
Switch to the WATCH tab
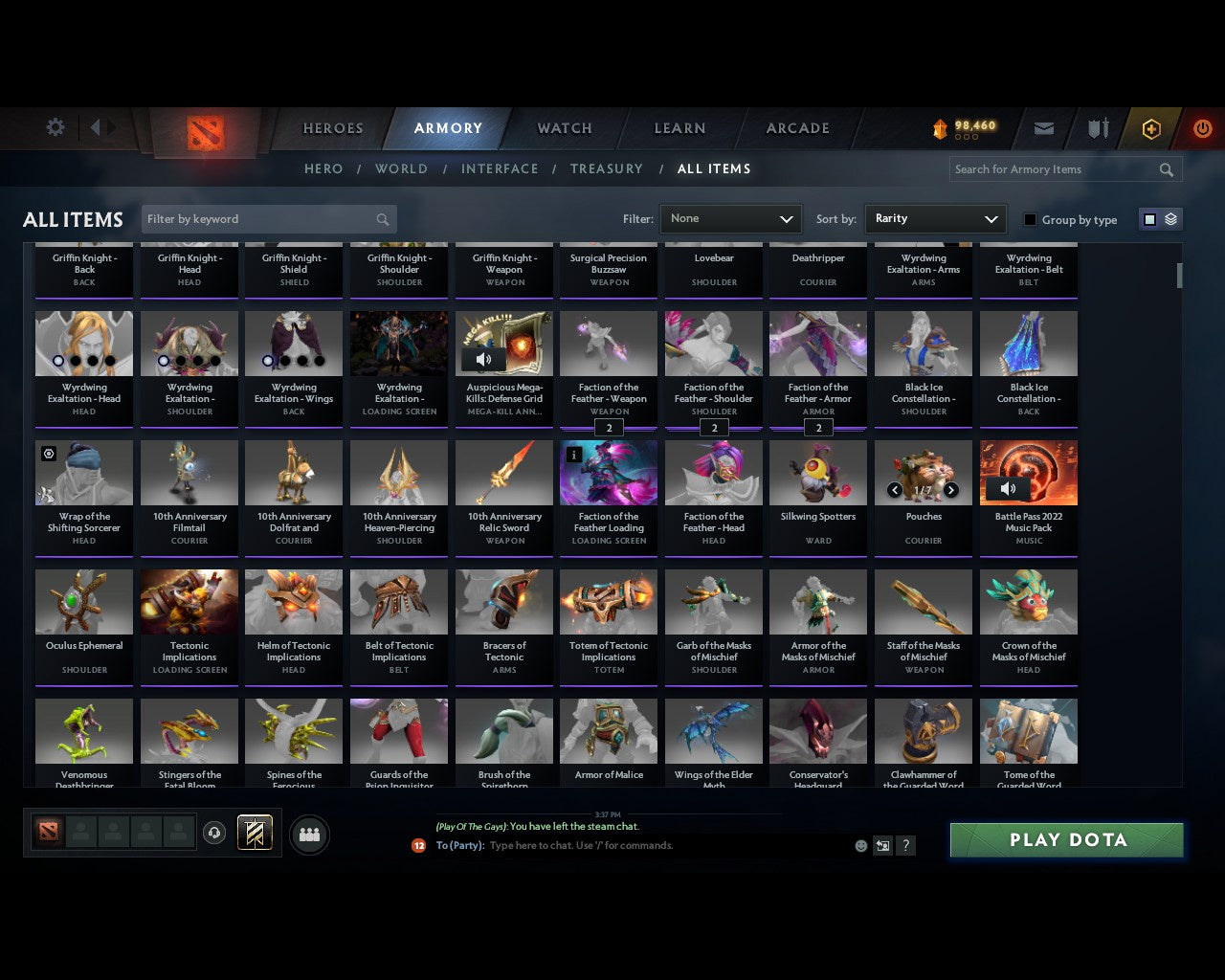coord(564,128)
